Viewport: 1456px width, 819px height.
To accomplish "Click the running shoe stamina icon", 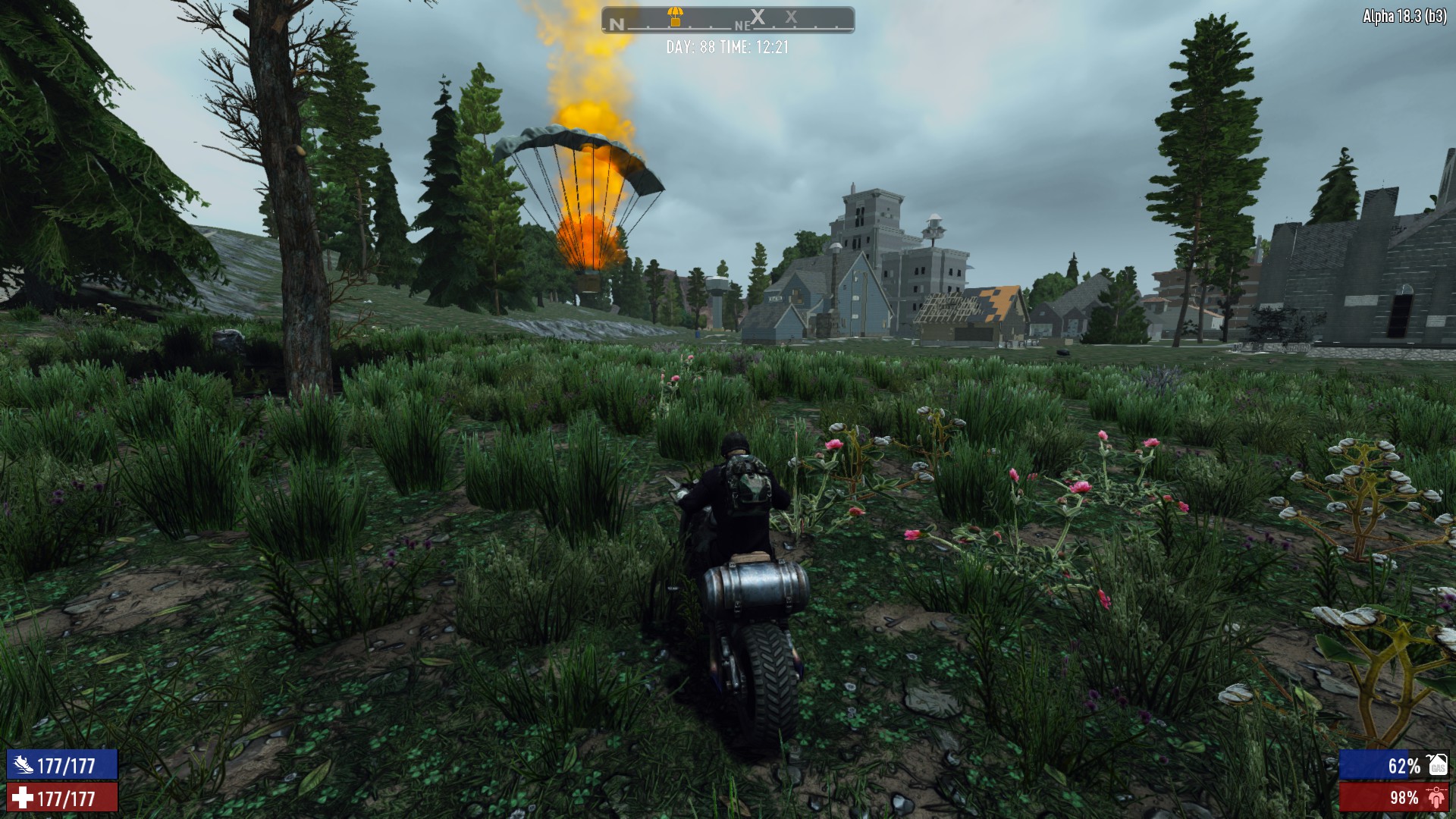I will (23, 765).
